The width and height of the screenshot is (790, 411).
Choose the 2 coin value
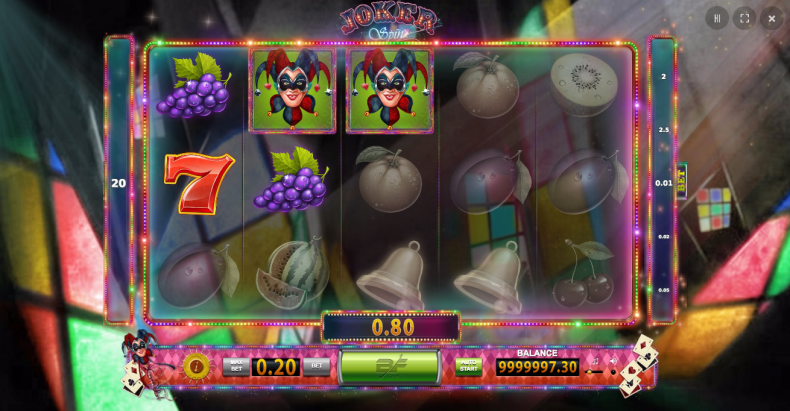pos(663,77)
